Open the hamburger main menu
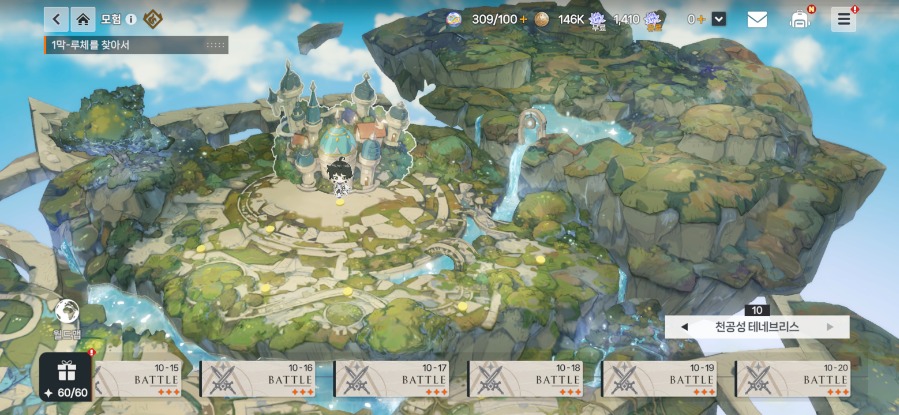This screenshot has height=415, width=899. (844, 19)
